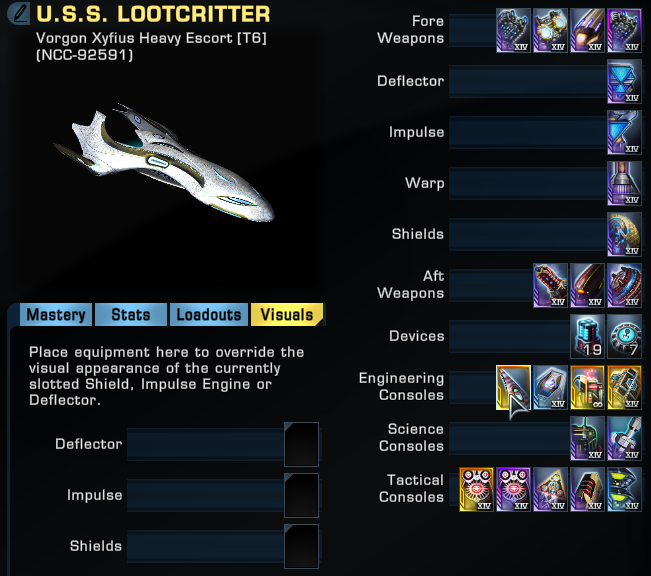Click the equipped Warp core slot
The width and height of the screenshot is (651, 576).
[x=624, y=183]
